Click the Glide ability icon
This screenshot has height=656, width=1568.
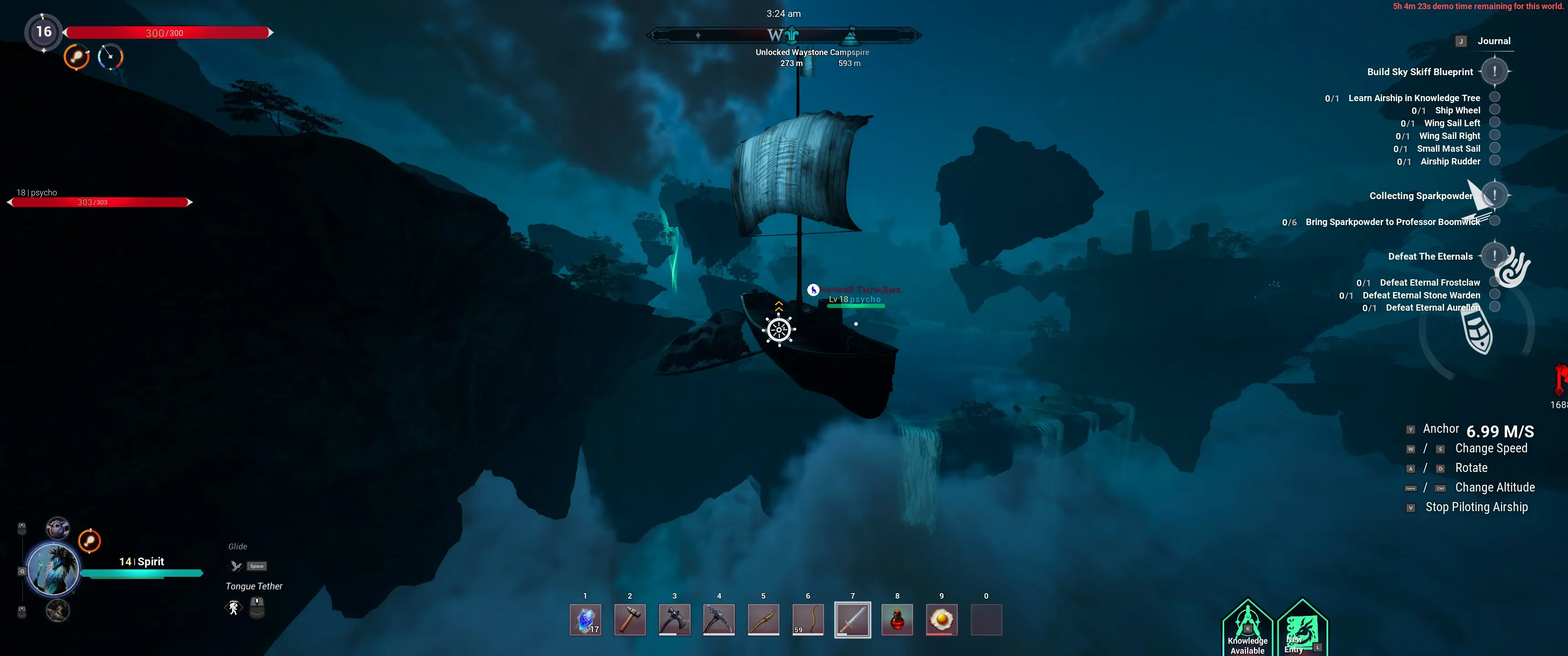point(236,566)
